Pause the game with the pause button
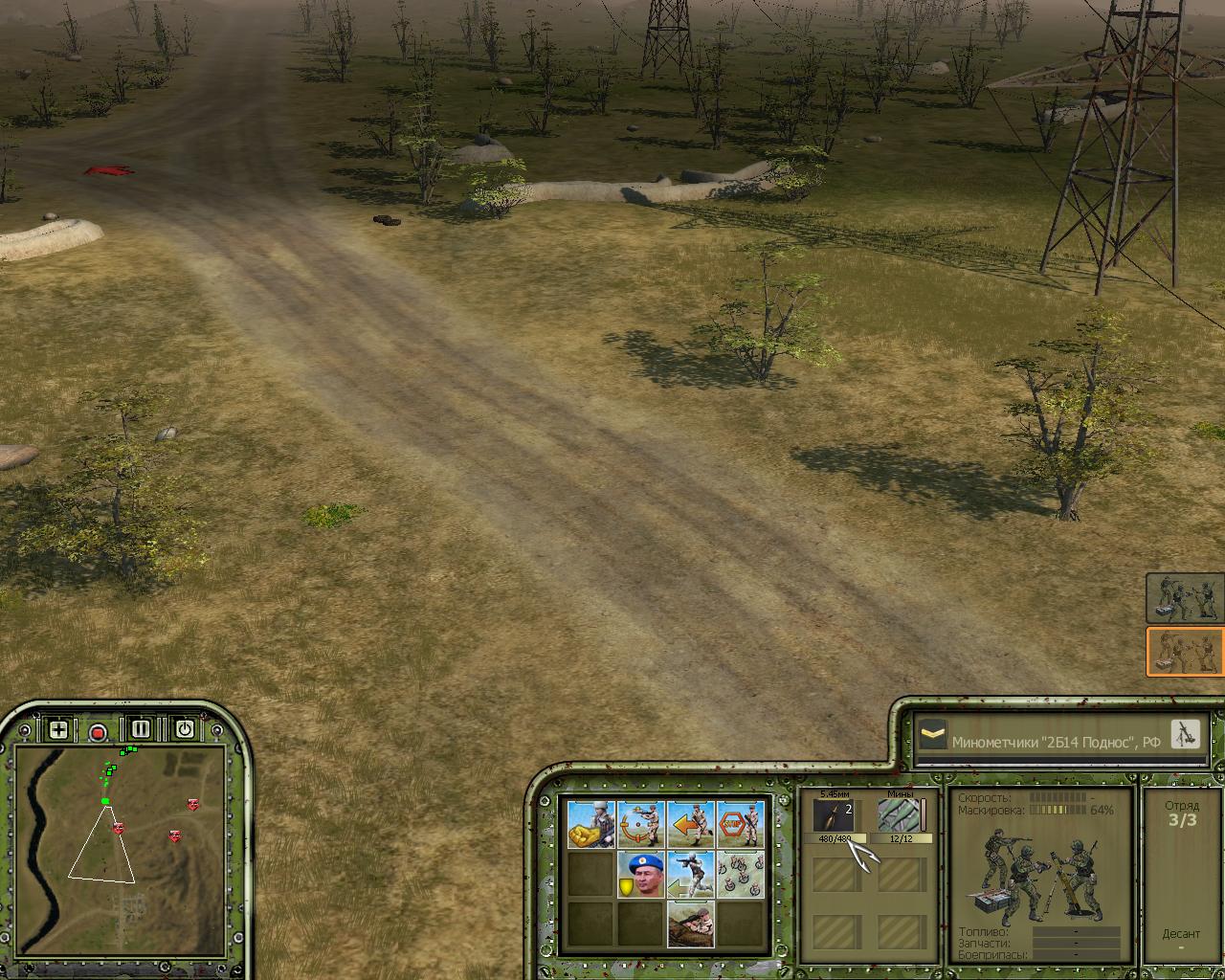Image resolution: width=1225 pixels, height=980 pixels. click(x=141, y=729)
